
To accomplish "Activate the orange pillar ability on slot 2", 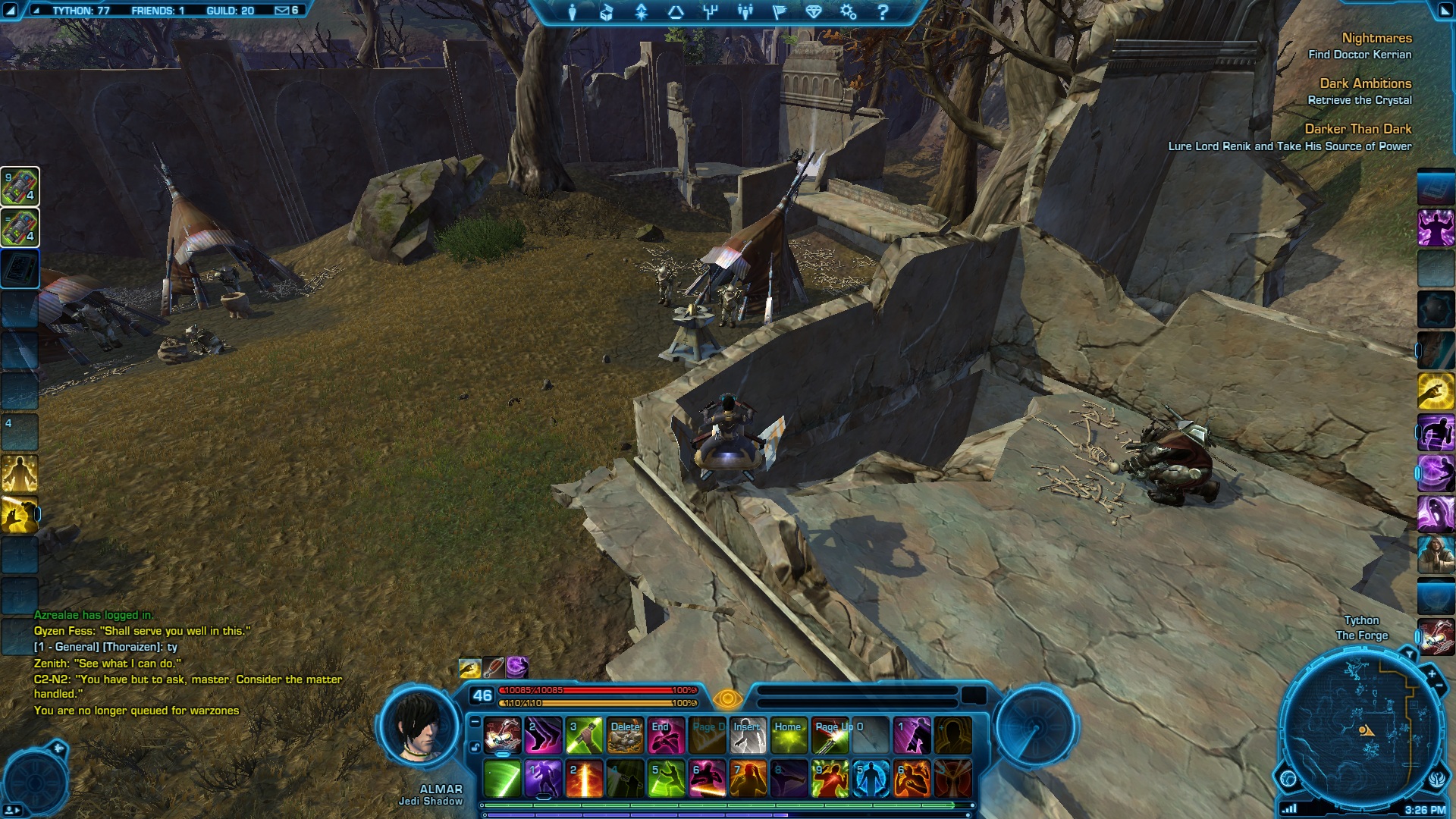I will 584,779.
